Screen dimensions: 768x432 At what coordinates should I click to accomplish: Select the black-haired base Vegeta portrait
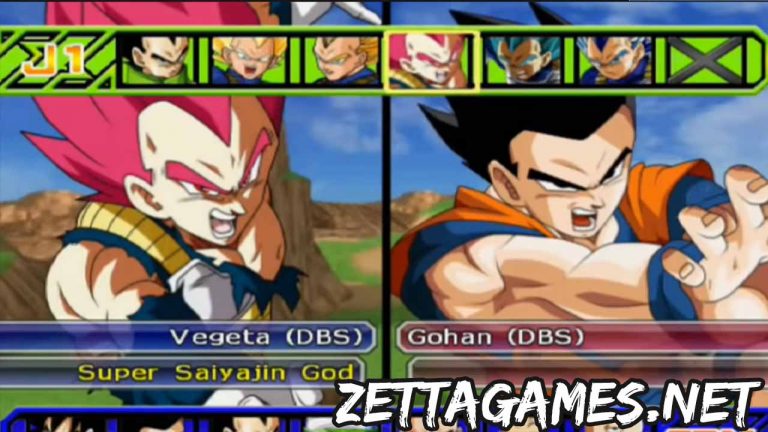(154, 60)
